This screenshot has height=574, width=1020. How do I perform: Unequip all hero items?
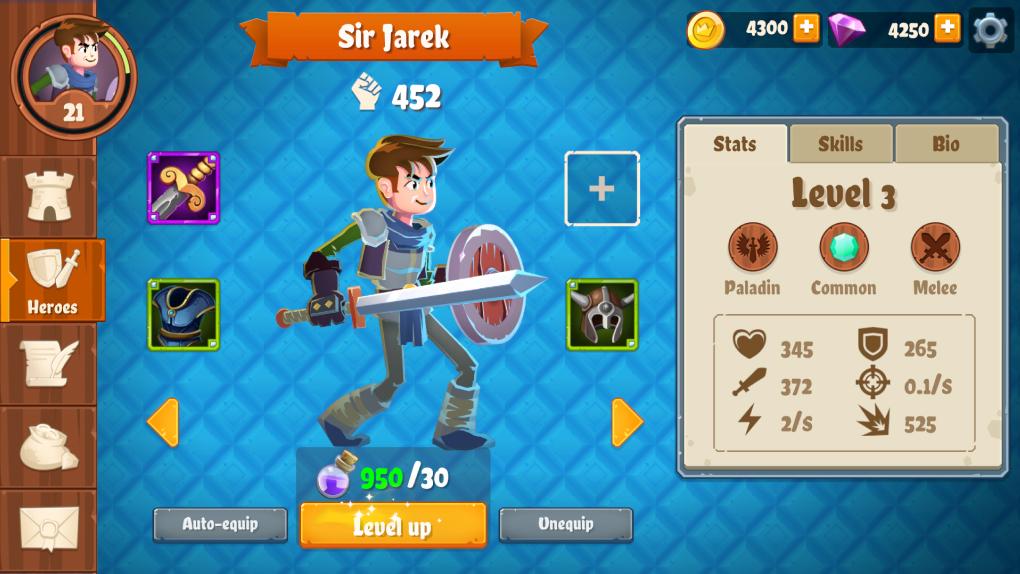[566, 524]
